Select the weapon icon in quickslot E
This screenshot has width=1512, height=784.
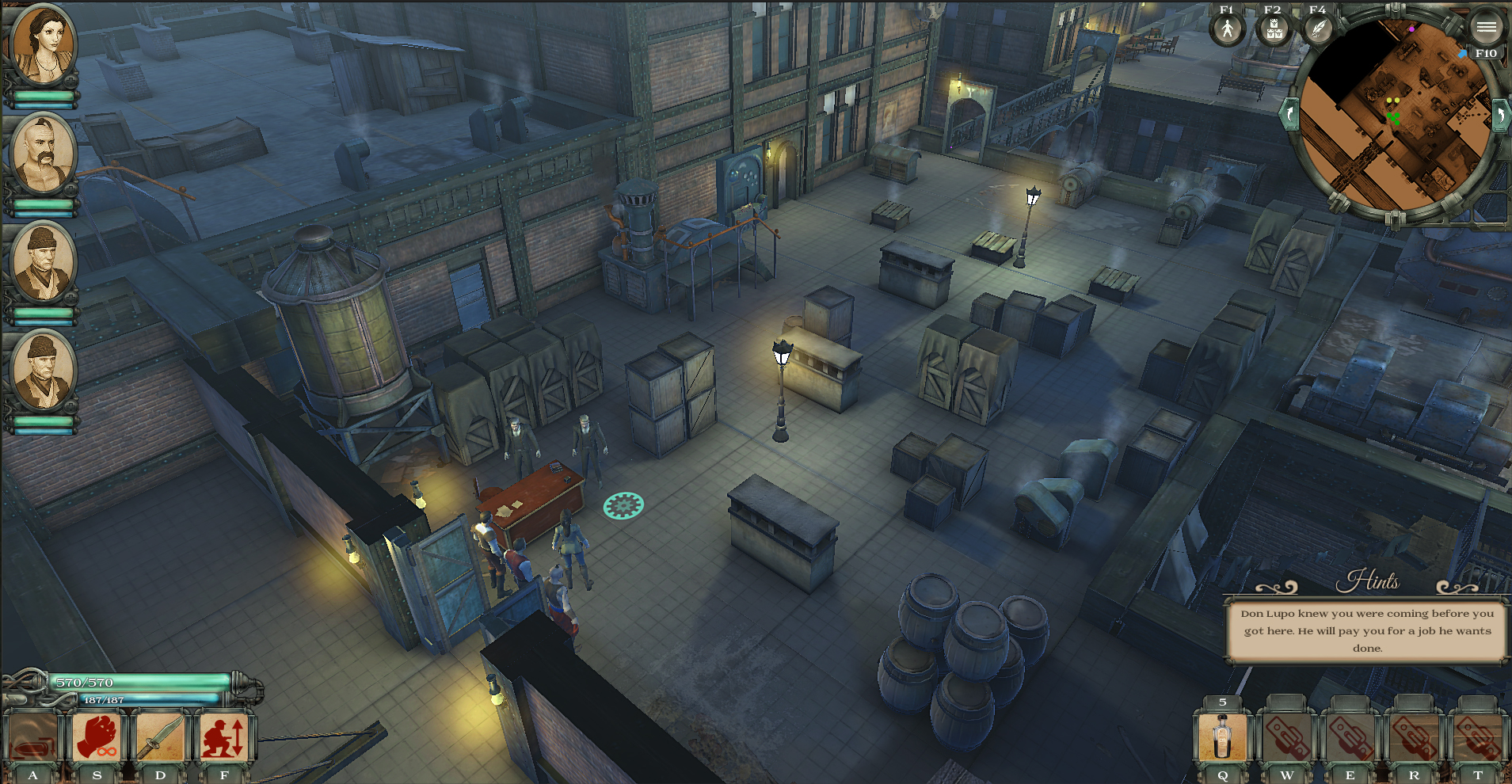[1350, 738]
